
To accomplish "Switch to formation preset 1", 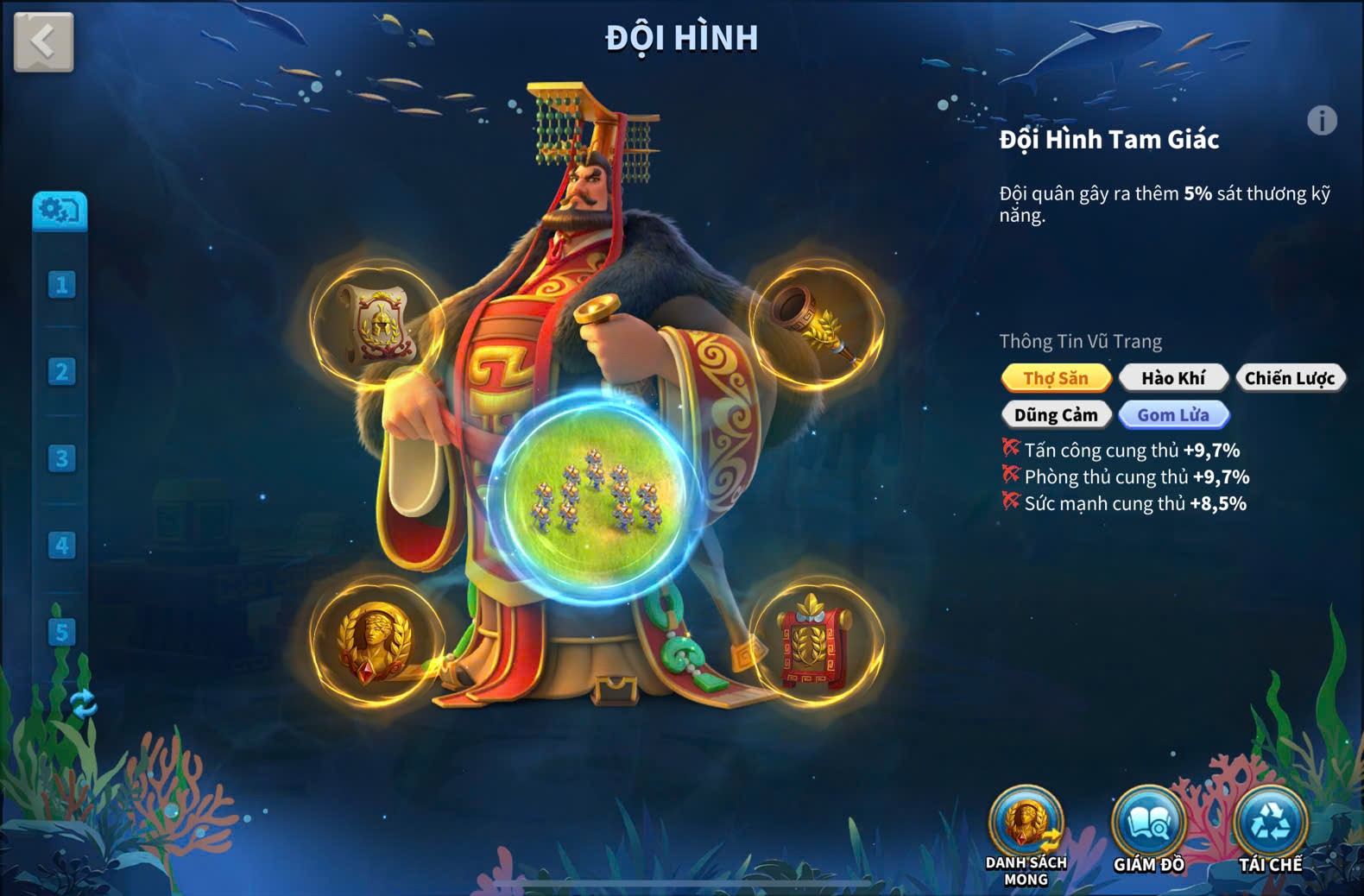I will (61, 285).
